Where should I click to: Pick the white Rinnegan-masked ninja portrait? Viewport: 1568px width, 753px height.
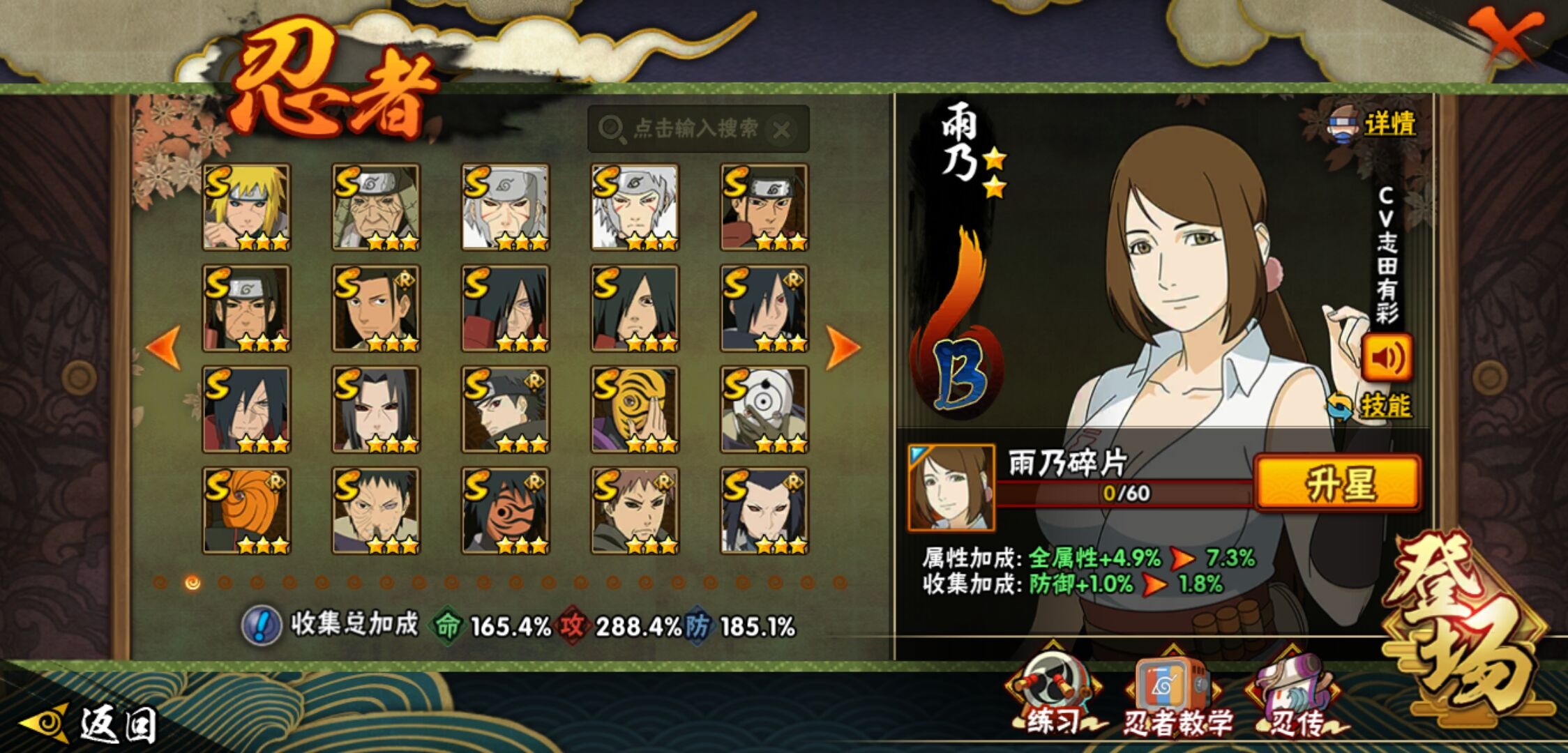tap(764, 409)
